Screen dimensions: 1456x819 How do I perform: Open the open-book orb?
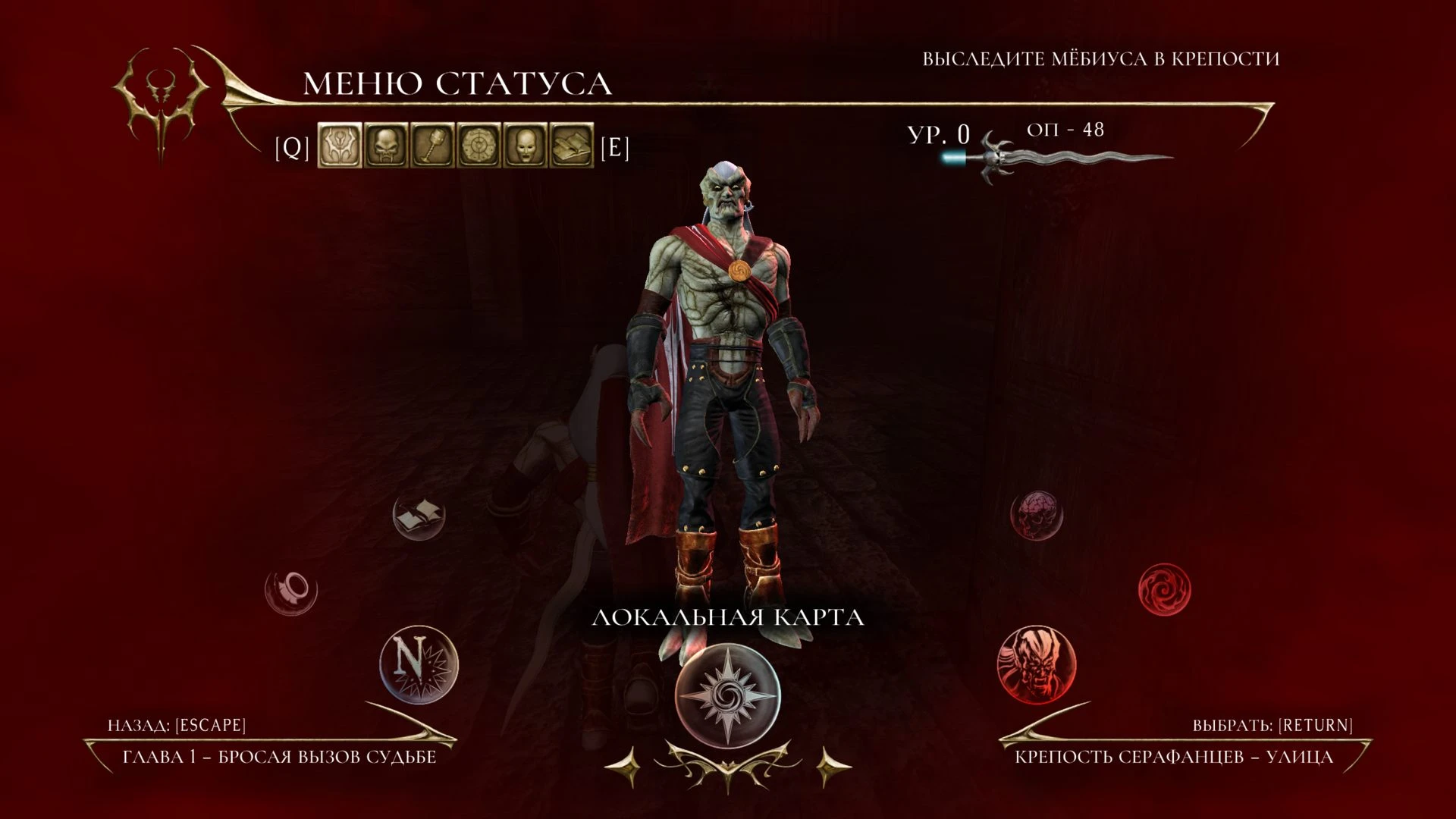tap(419, 516)
